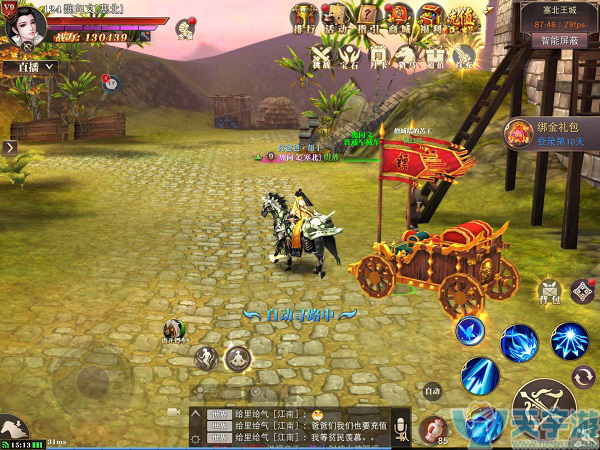Open the 福利 treasure chest rewards
Screen dimensions: 600x450
(x=432, y=17)
